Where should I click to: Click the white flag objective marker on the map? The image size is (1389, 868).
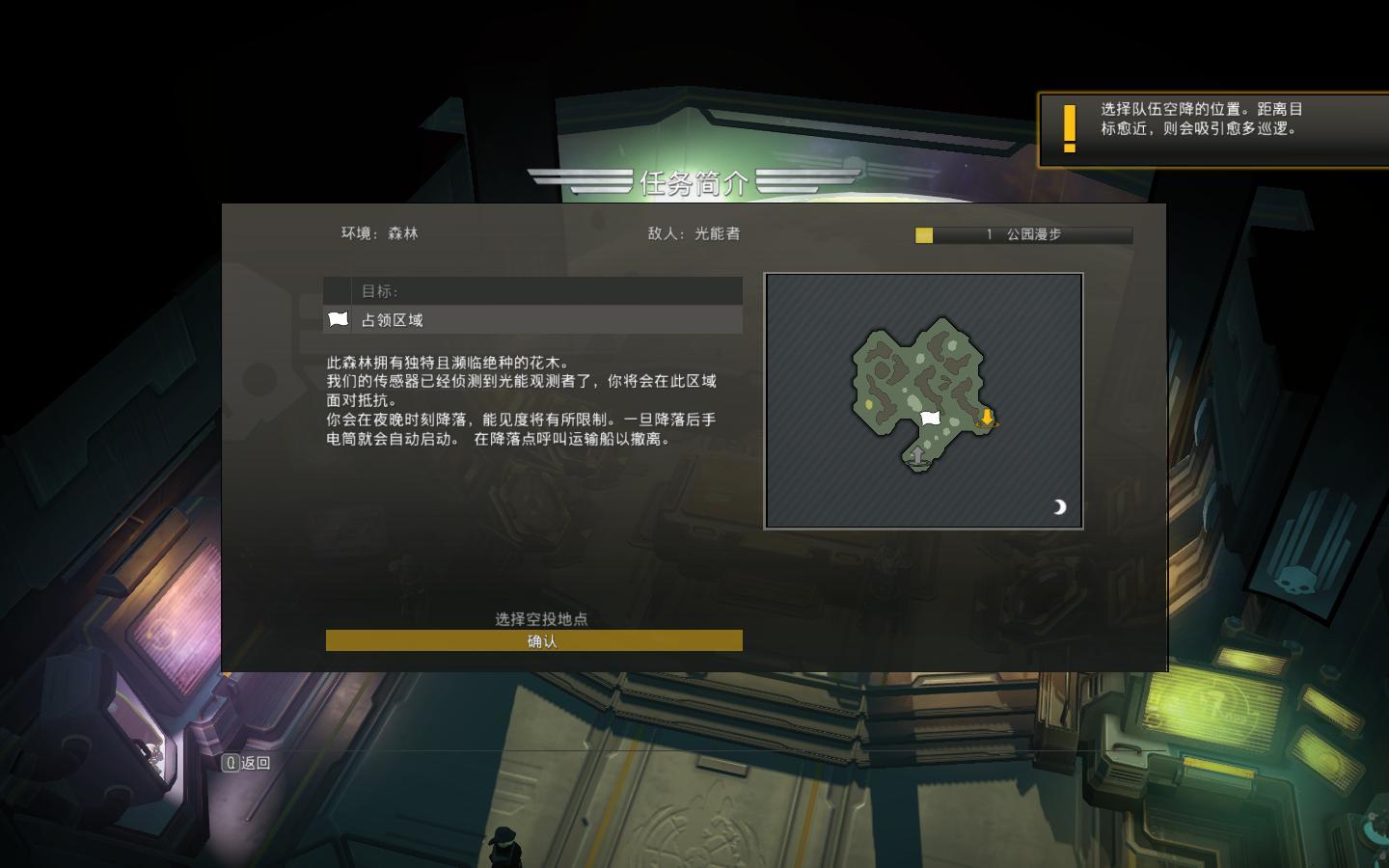tap(930, 418)
